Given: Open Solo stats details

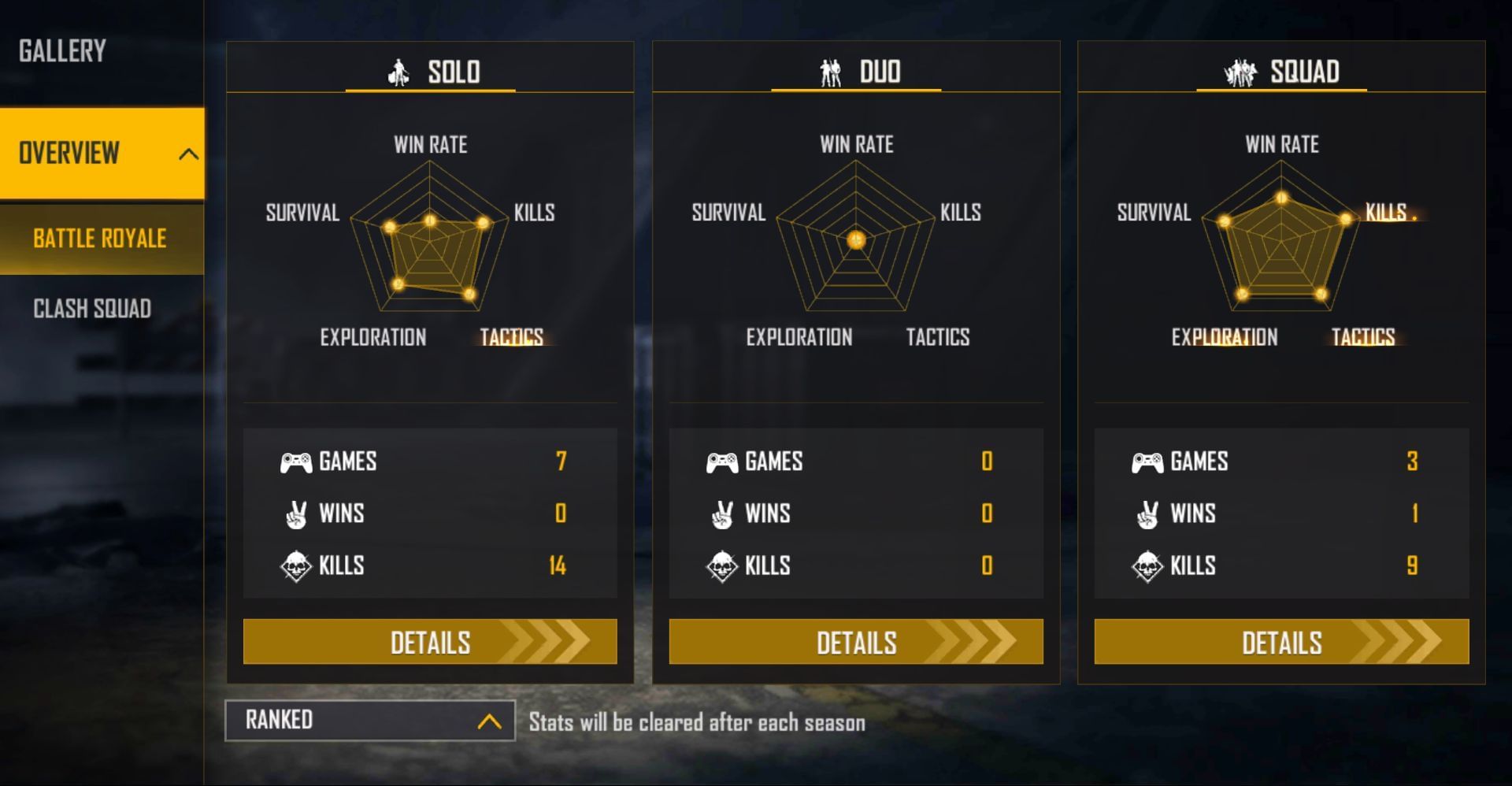Looking at the screenshot, I should coord(430,642).
